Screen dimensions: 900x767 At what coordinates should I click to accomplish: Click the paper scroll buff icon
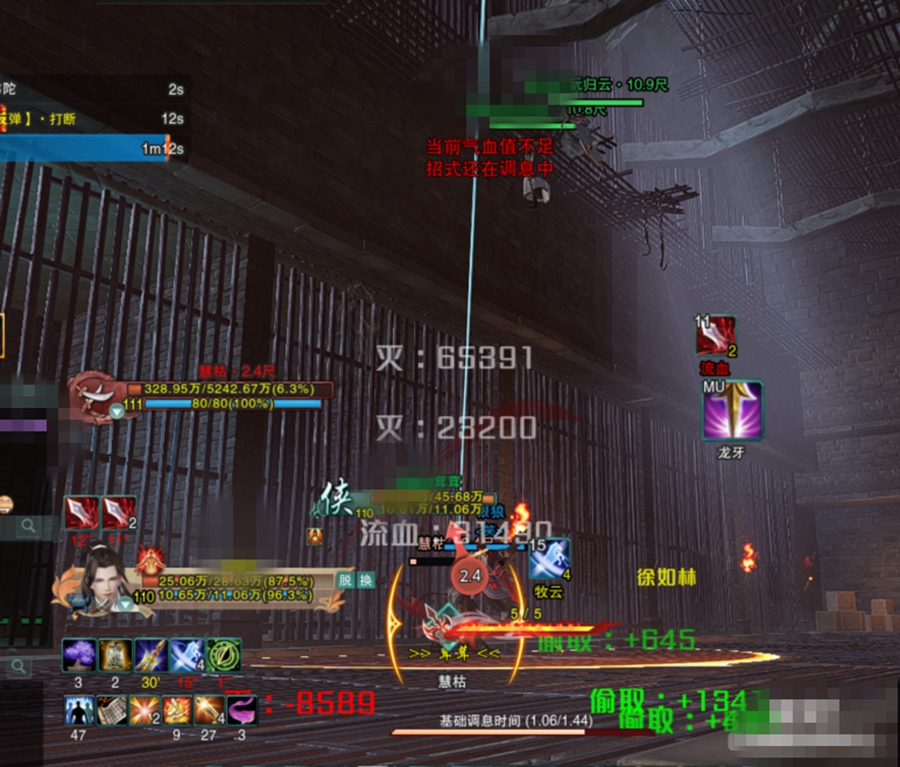[x=112, y=711]
